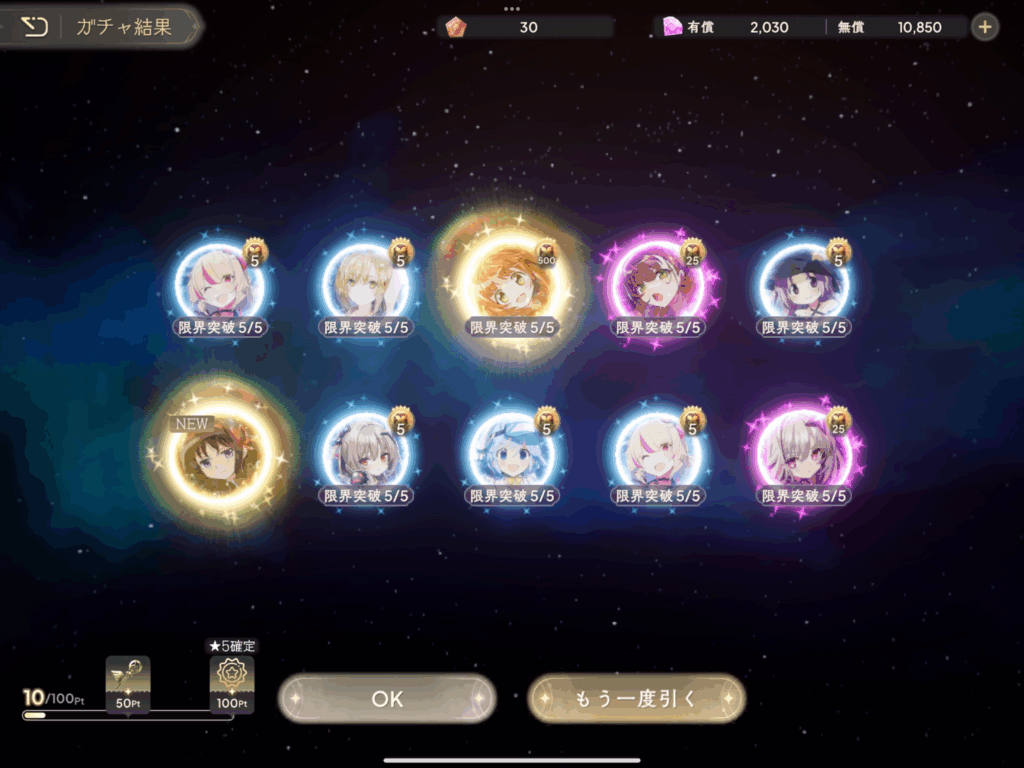Go back from the ガチャ結果 screen
Viewport: 1024px width, 768px height.
pos(35,27)
